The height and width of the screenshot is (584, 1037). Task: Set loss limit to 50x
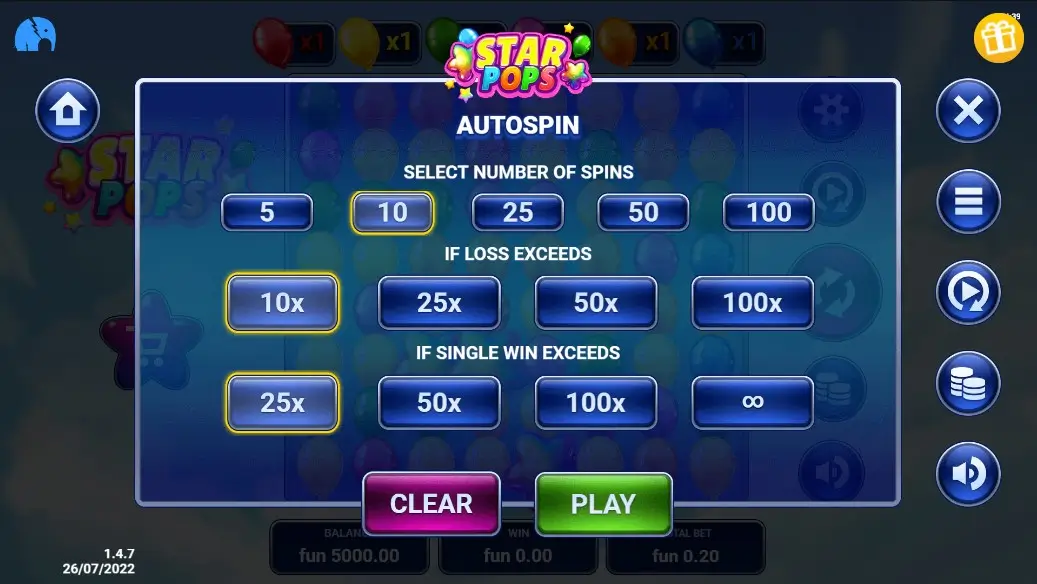coord(596,302)
